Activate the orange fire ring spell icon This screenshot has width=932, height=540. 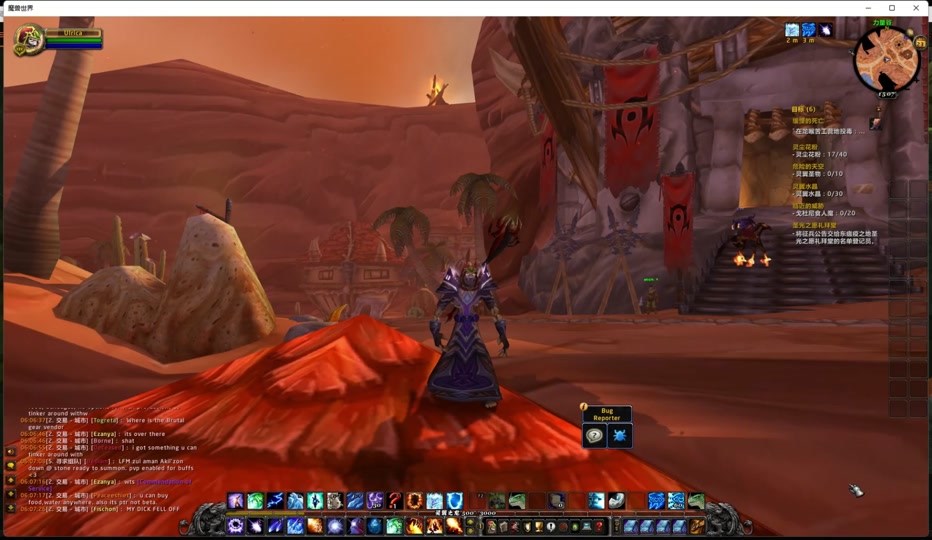[x=414, y=501]
